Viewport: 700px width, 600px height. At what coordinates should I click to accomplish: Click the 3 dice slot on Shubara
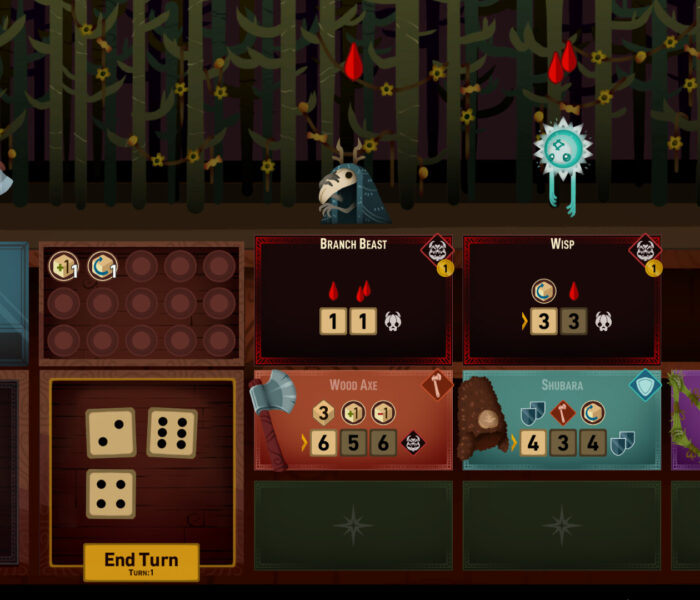tap(563, 443)
